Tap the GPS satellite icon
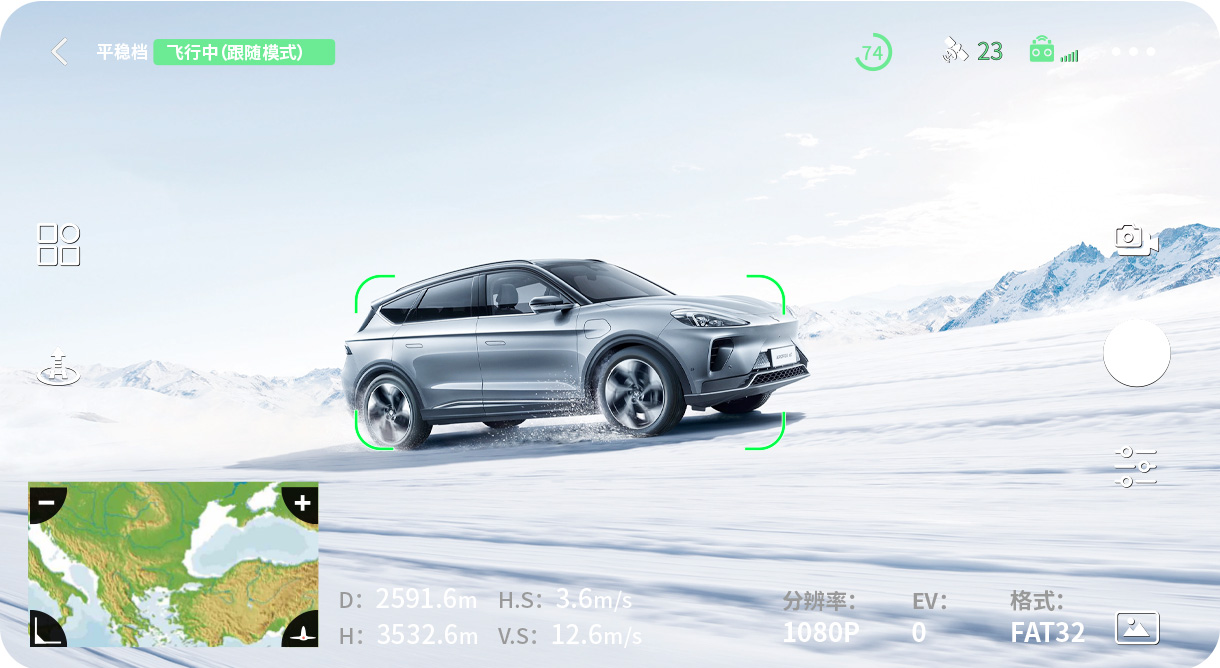 point(955,52)
